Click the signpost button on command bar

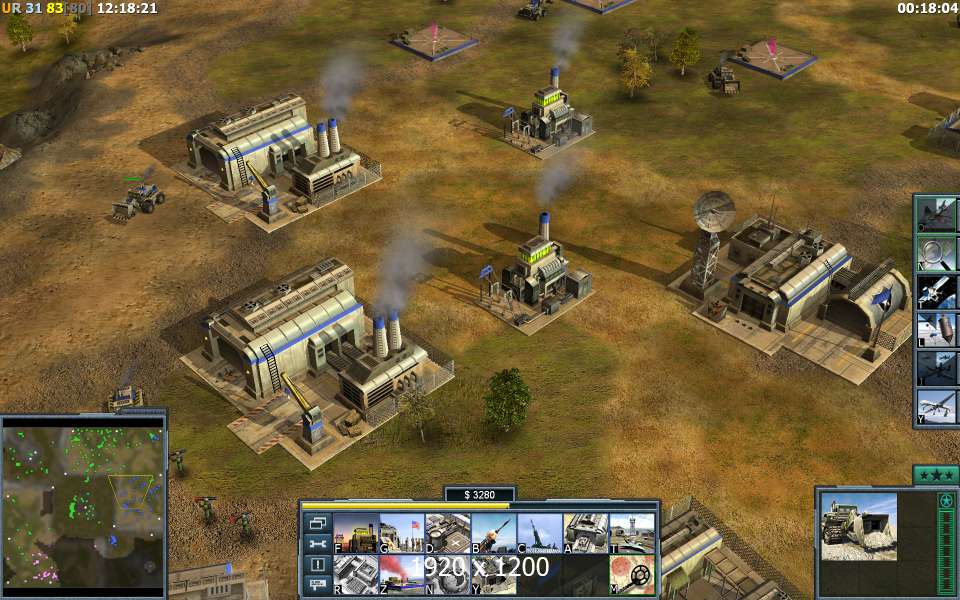coord(319,585)
